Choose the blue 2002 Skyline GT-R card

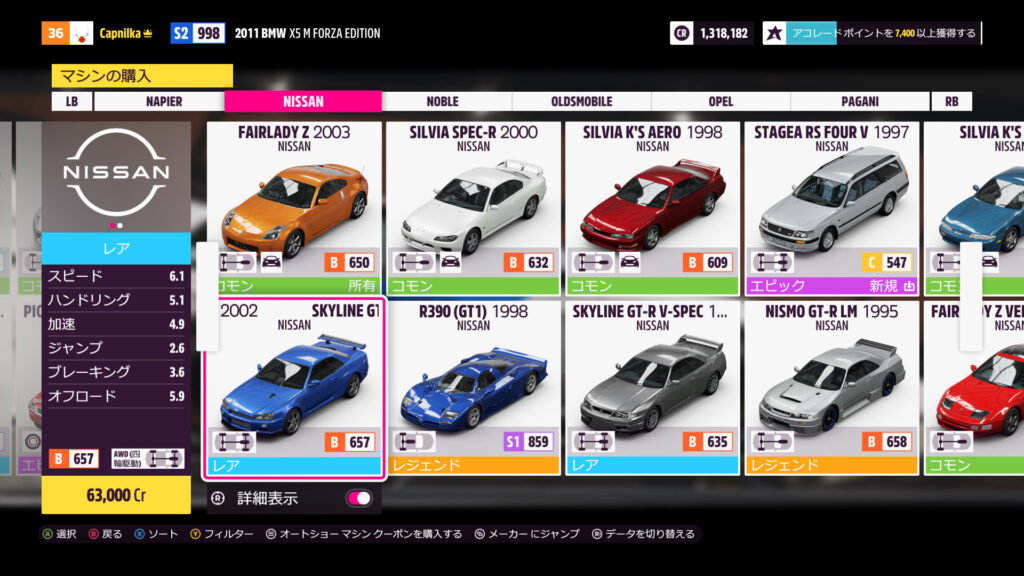click(x=294, y=387)
